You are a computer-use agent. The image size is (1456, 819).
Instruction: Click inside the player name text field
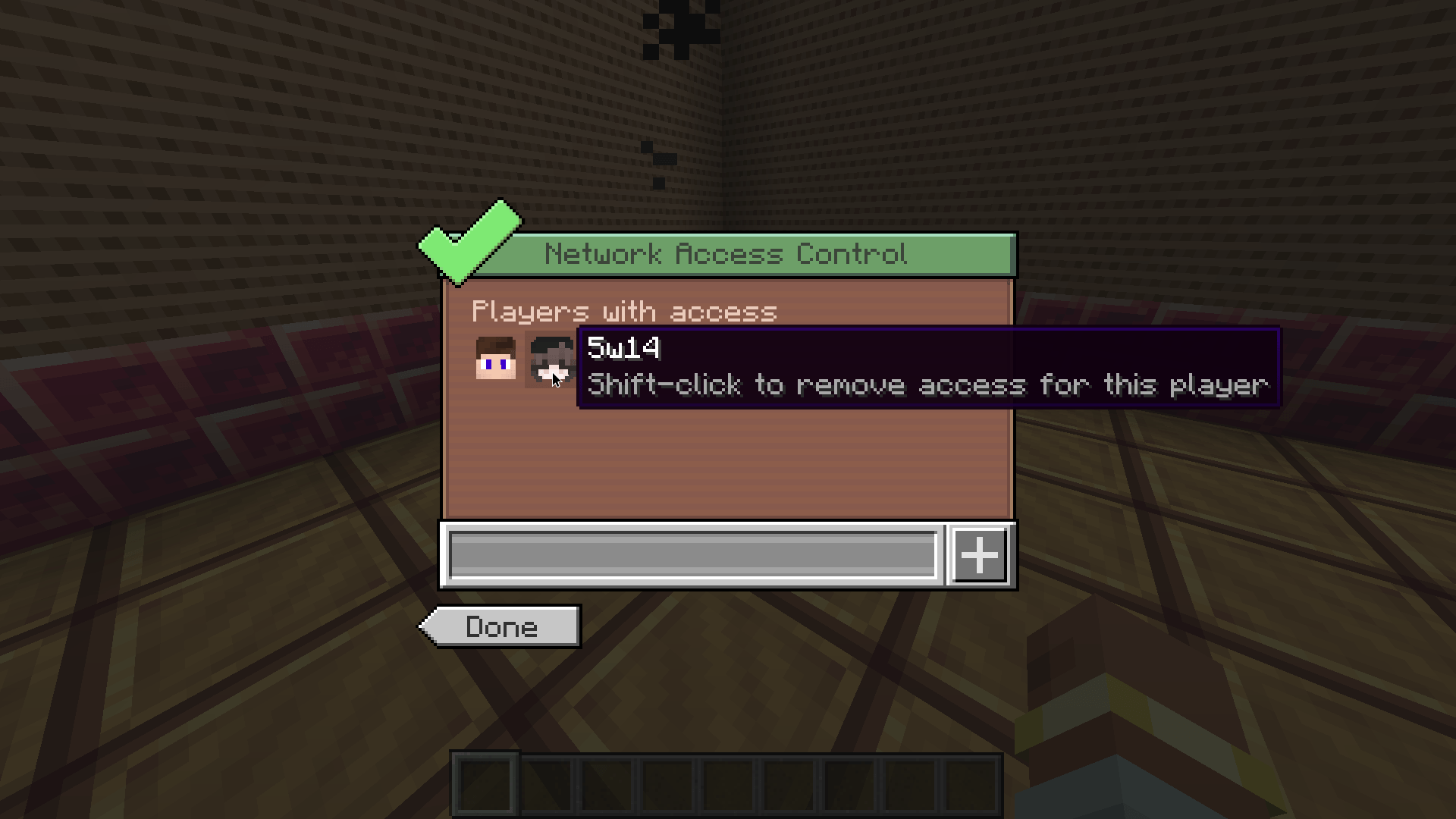pos(694,554)
